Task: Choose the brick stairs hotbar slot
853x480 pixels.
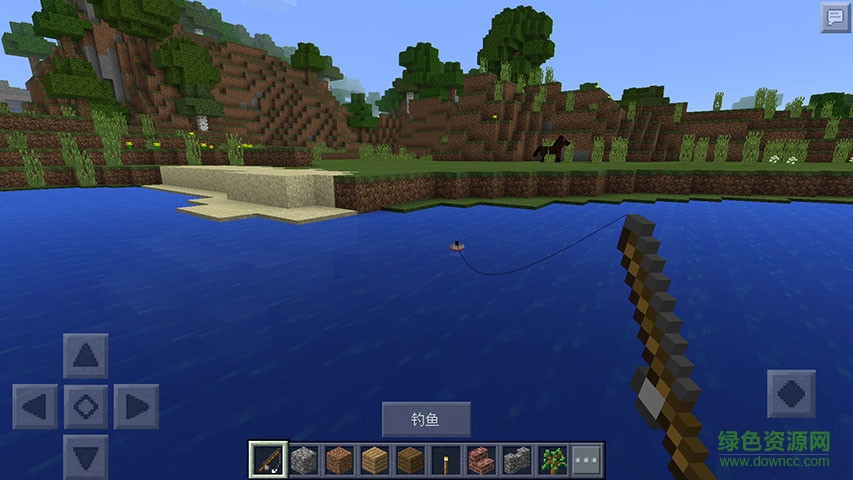Action: pyautogui.click(x=481, y=460)
